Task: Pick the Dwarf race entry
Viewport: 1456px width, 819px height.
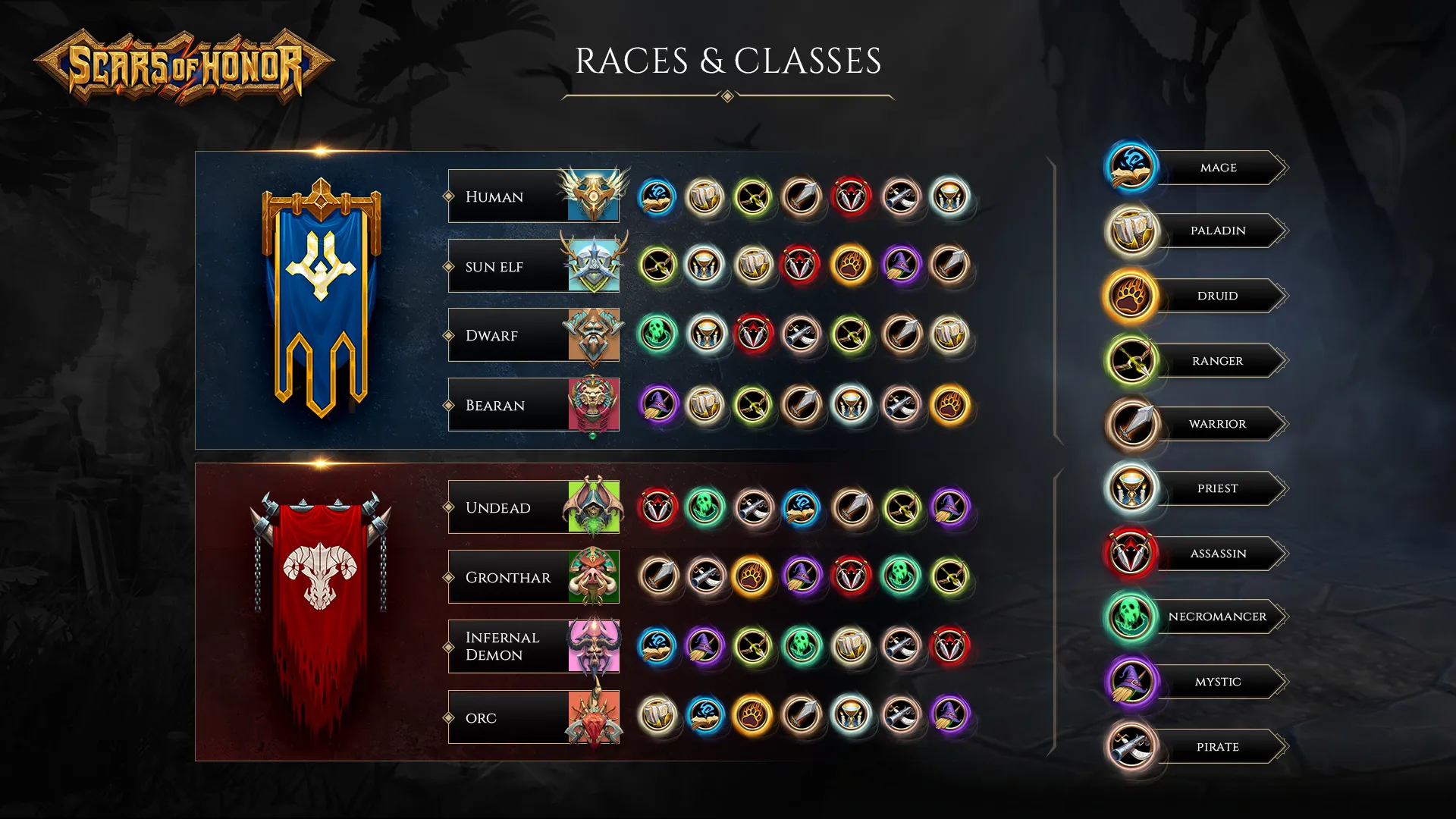Action: coord(532,335)
